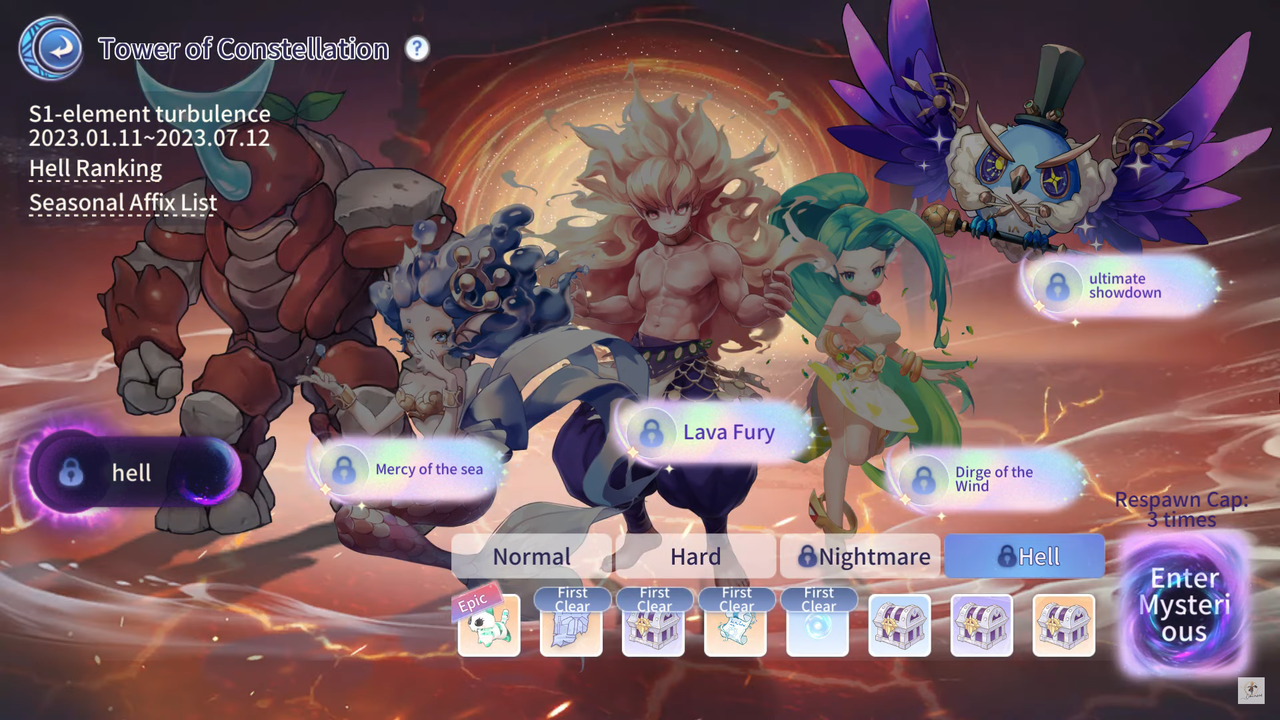
Task: Select the locked hell stage portal
Action: click(135, 472)
